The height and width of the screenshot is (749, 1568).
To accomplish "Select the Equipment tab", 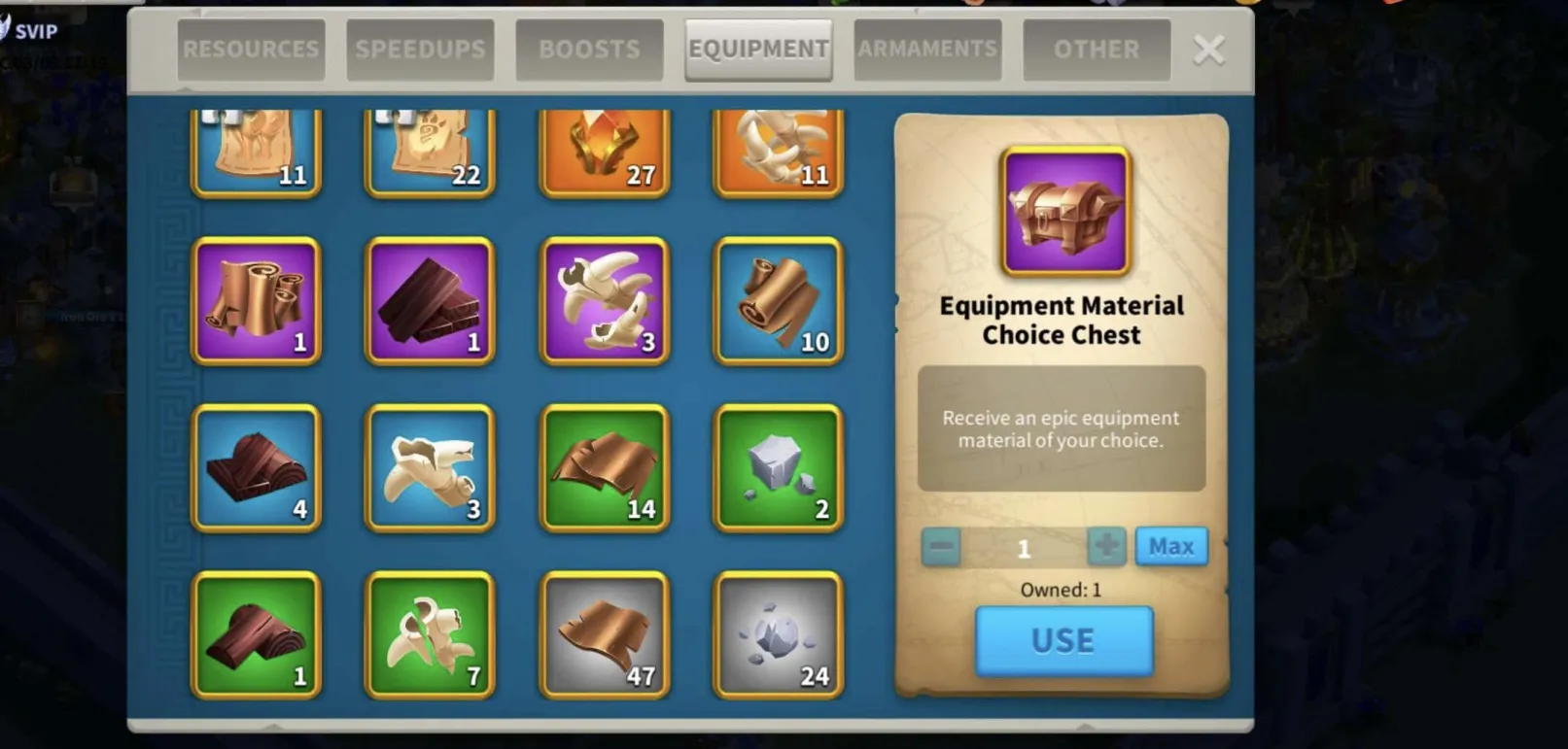I will point(758,50).
